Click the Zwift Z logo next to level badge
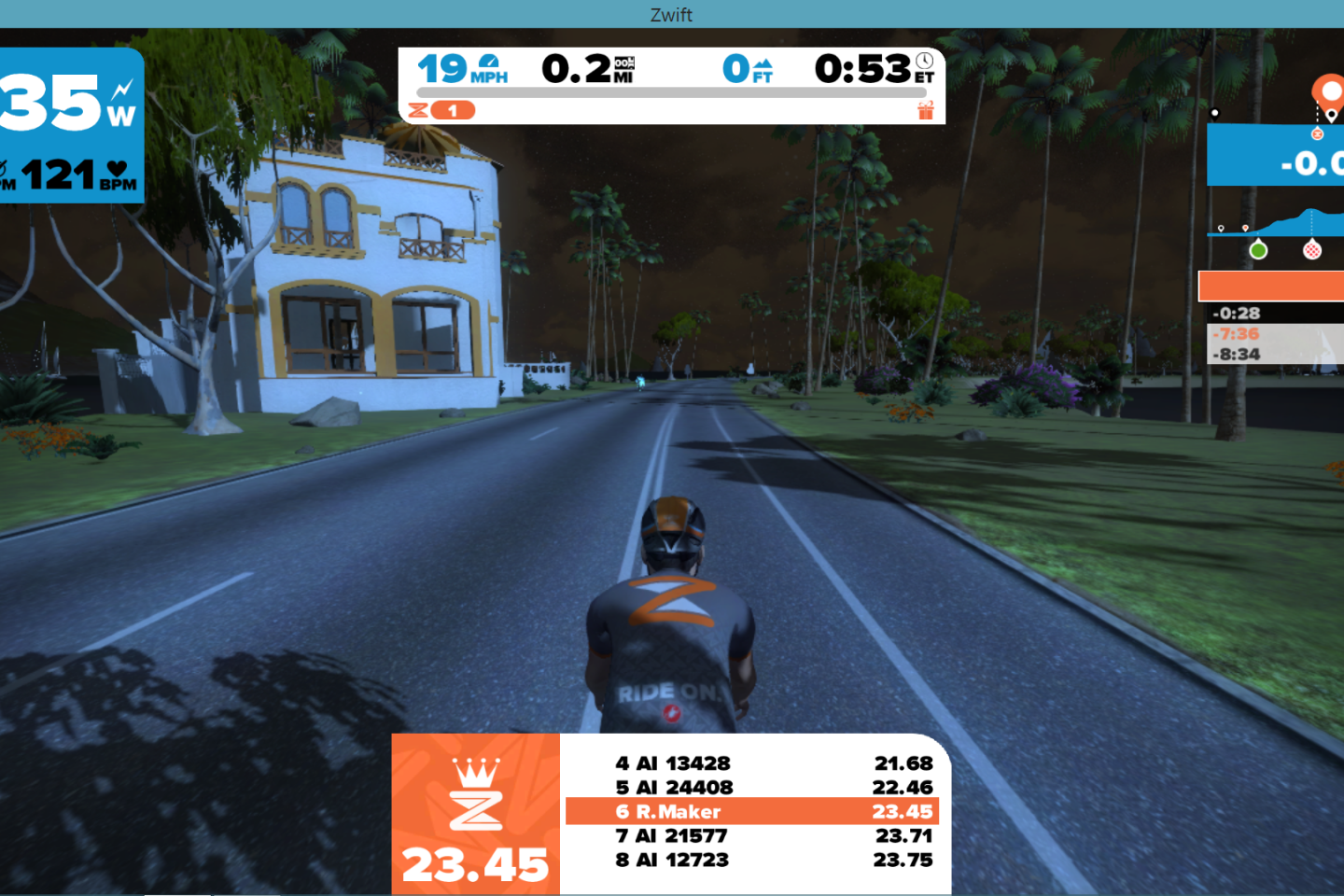This screenshot has height=896, width=1344. pyautogui.click(x=416, y=110)
